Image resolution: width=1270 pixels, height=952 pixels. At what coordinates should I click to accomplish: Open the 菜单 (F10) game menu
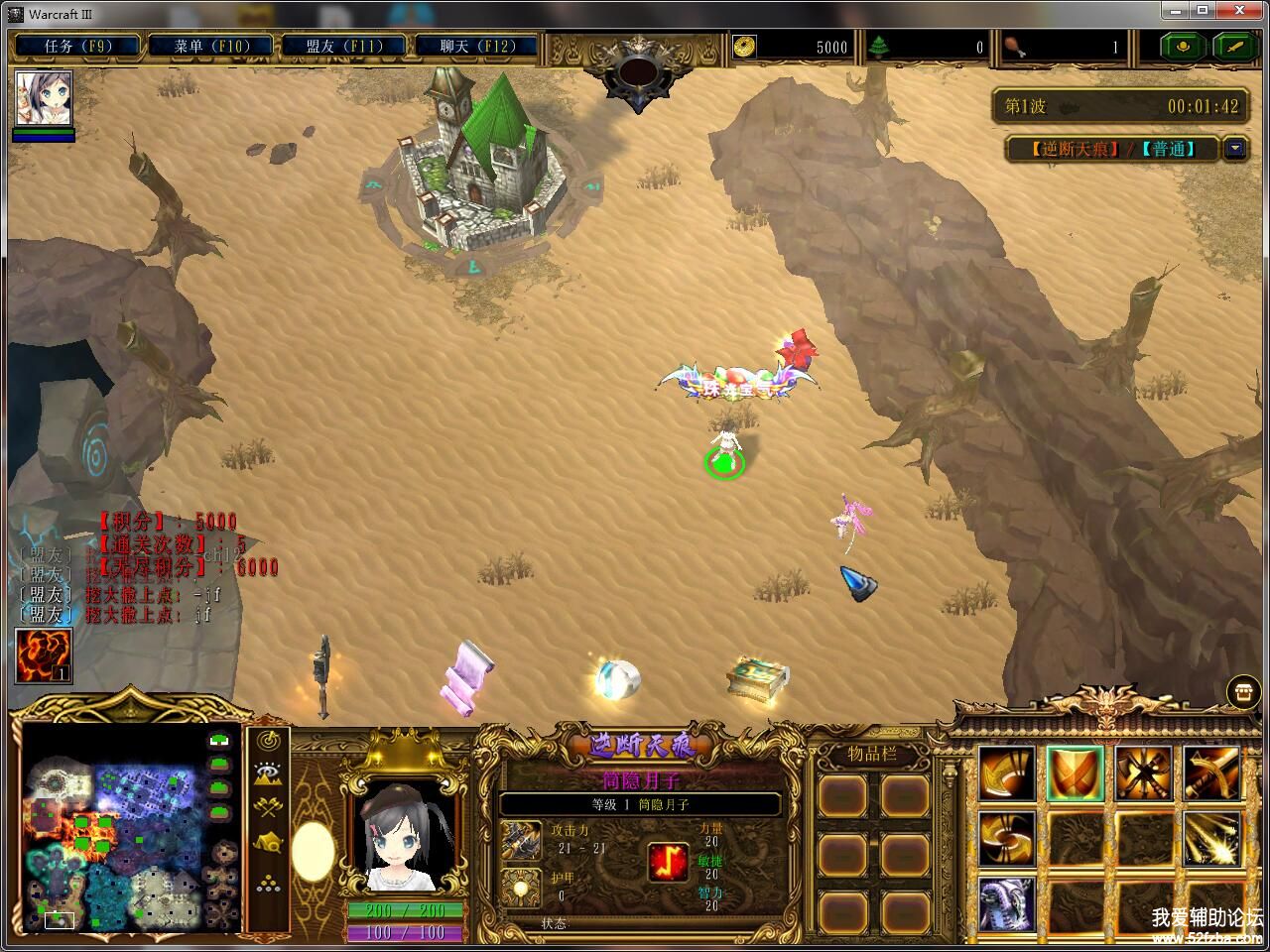pos(210,46)
